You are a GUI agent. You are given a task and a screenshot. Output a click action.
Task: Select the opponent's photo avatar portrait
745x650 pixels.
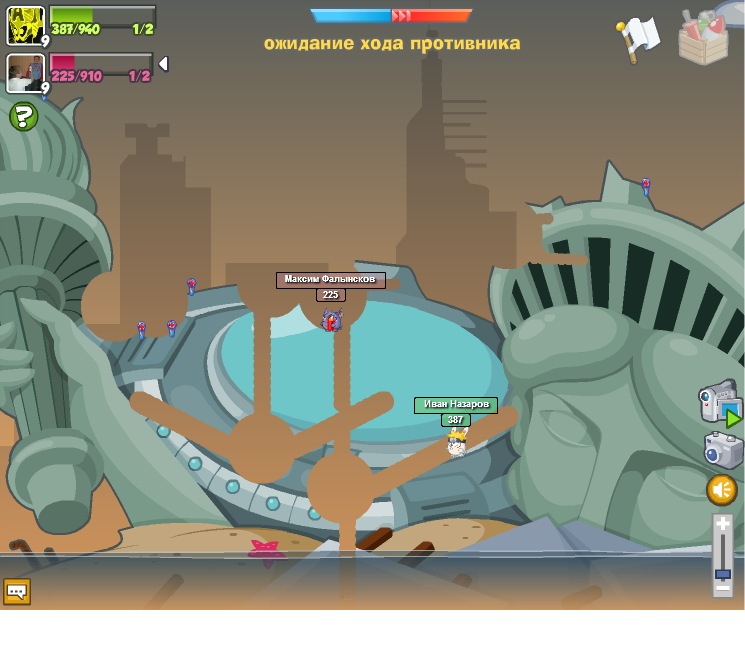(x=25, y=73)
